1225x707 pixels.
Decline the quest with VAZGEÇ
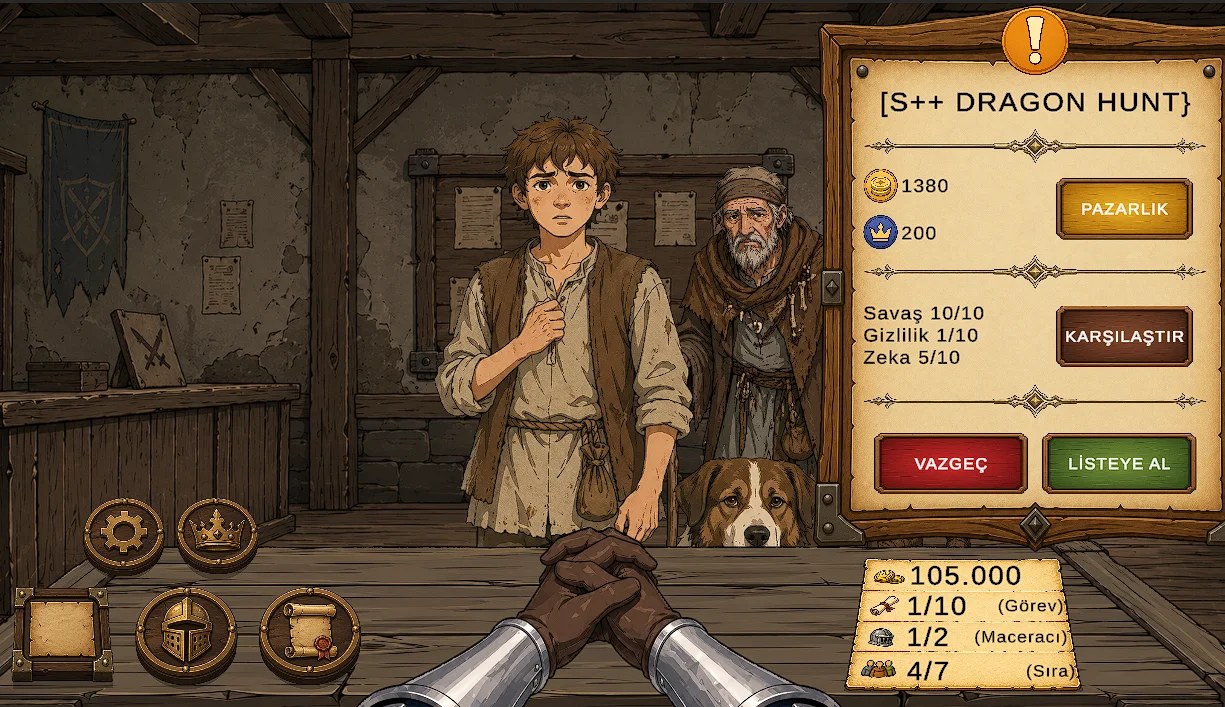click(950, 463)
